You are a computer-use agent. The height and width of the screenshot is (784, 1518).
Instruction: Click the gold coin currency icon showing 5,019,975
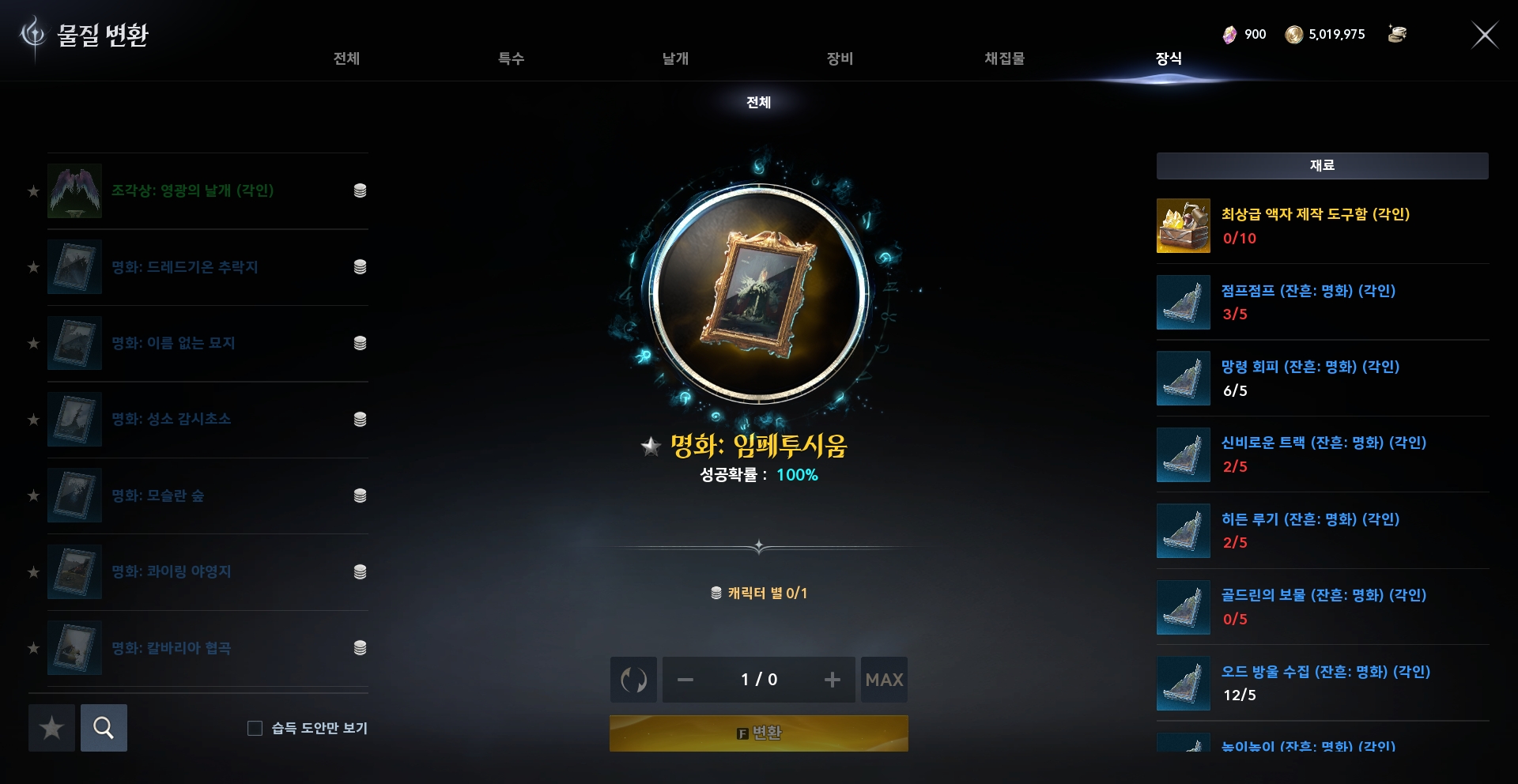(1295, 34)
